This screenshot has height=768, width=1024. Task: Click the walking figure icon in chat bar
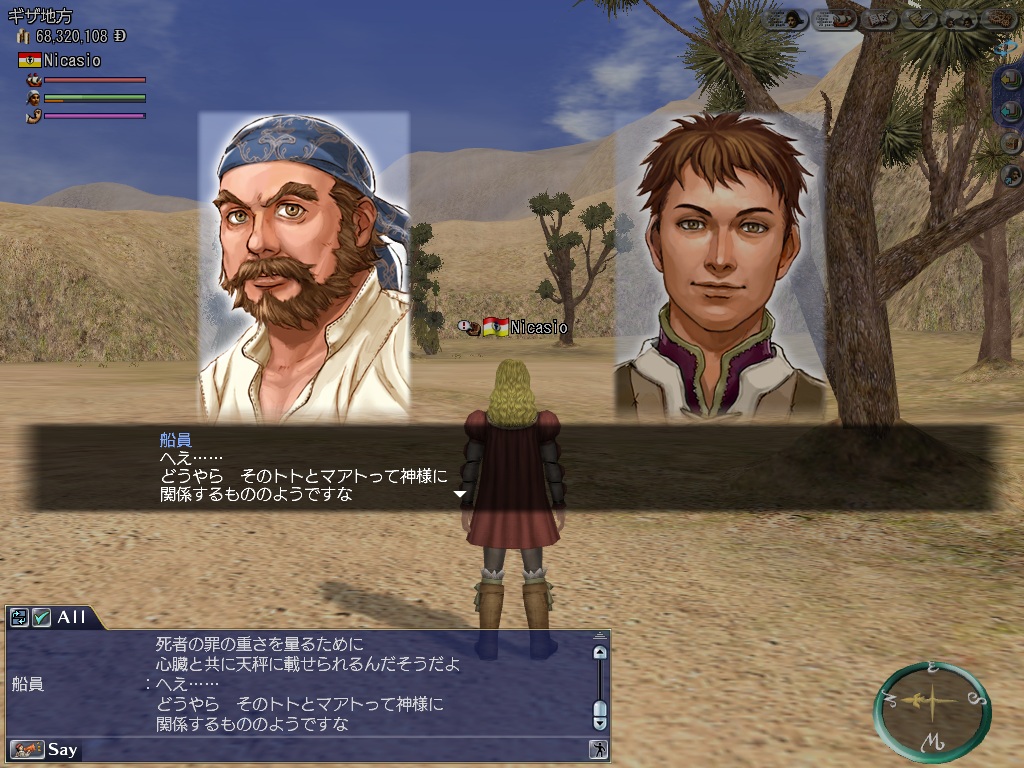pyautogui.click(x=598, y=749)
